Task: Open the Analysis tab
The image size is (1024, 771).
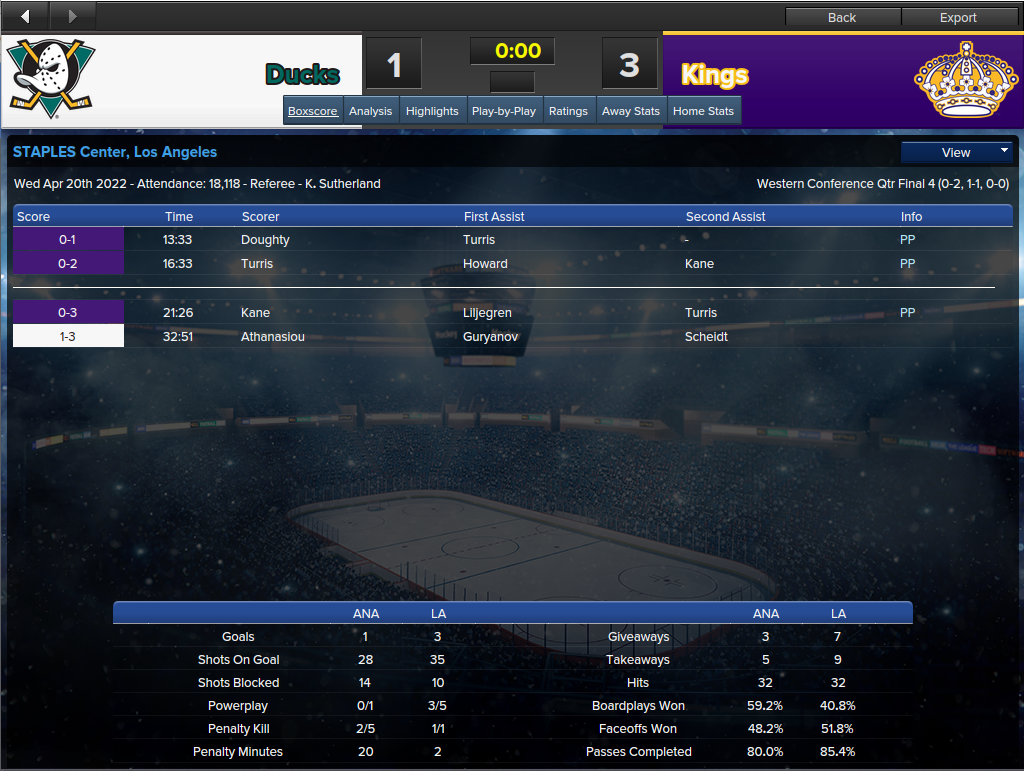Action: (x=370, y=111)
